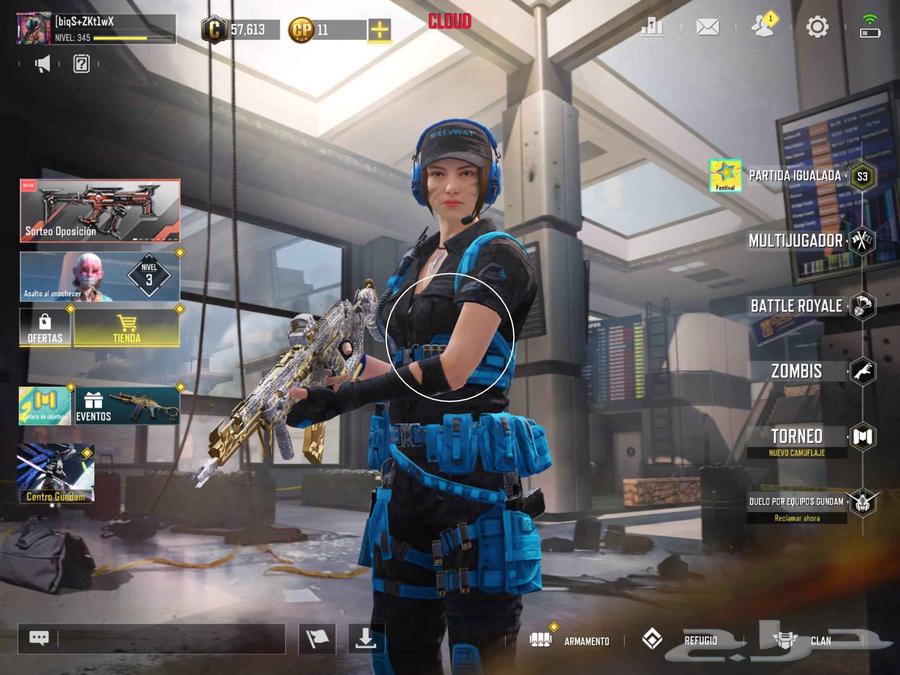Add more CP with the plus button
Image resolution: width=900 pixels, height=675 pixels.
coord(379,30)
